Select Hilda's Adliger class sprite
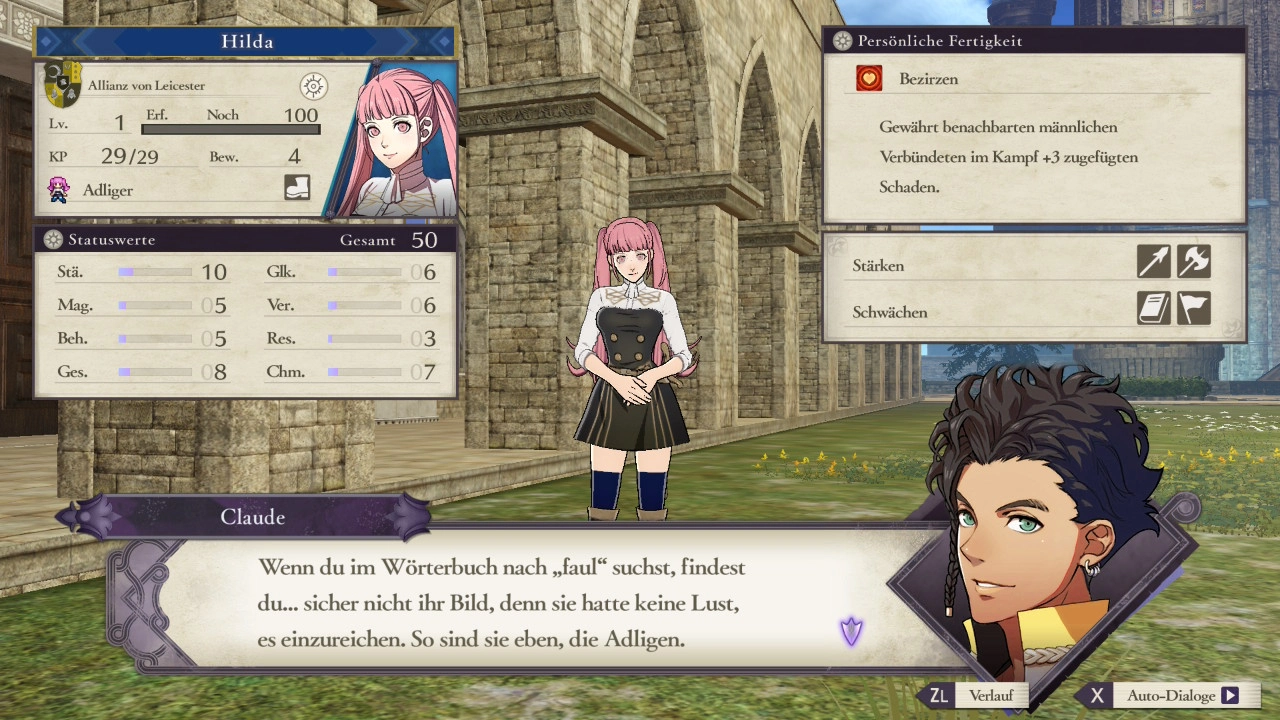The image size is (1280, 720). tap(59, 189)
